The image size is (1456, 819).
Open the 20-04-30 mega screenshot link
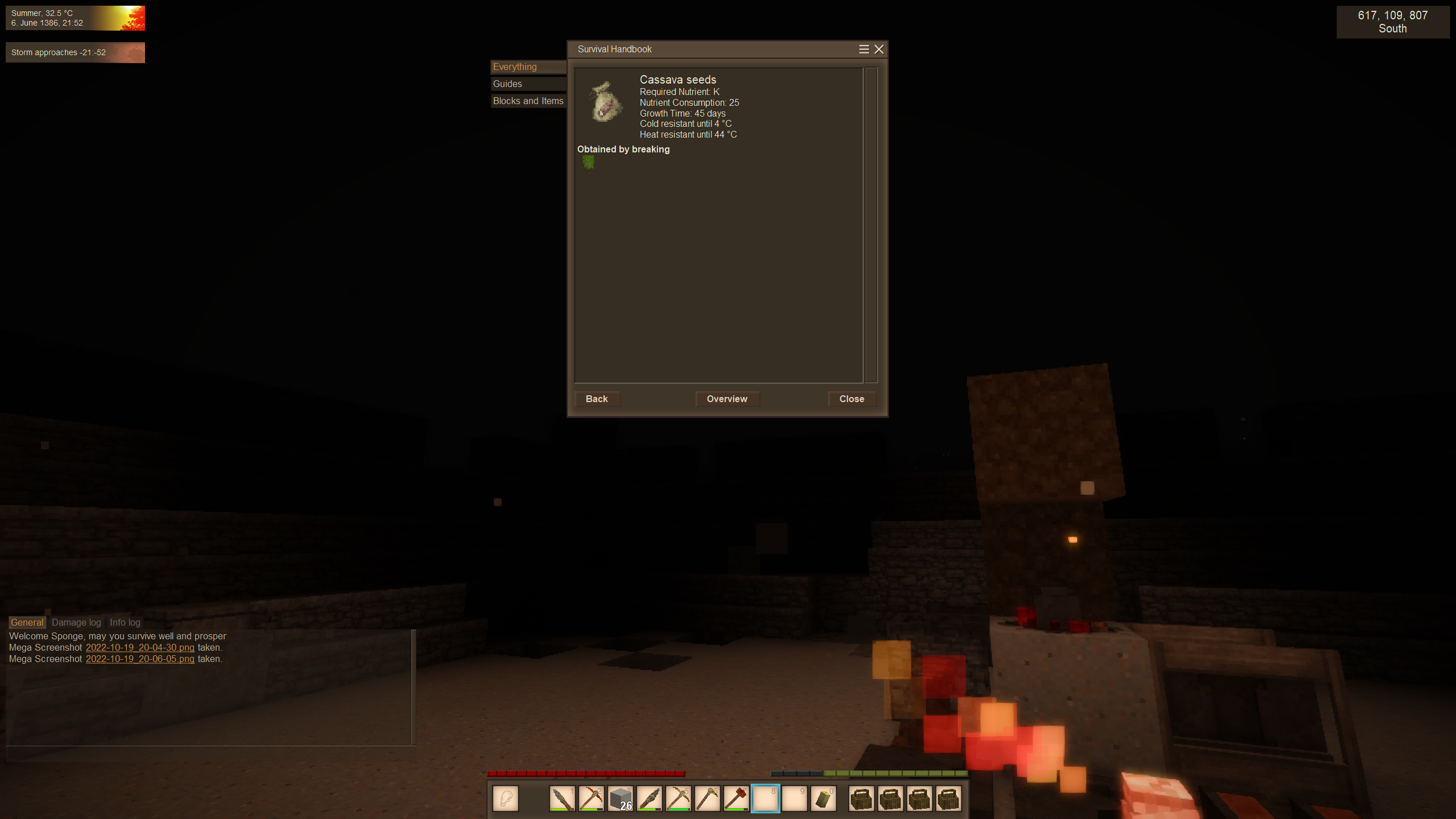click(x=140, y=648)
